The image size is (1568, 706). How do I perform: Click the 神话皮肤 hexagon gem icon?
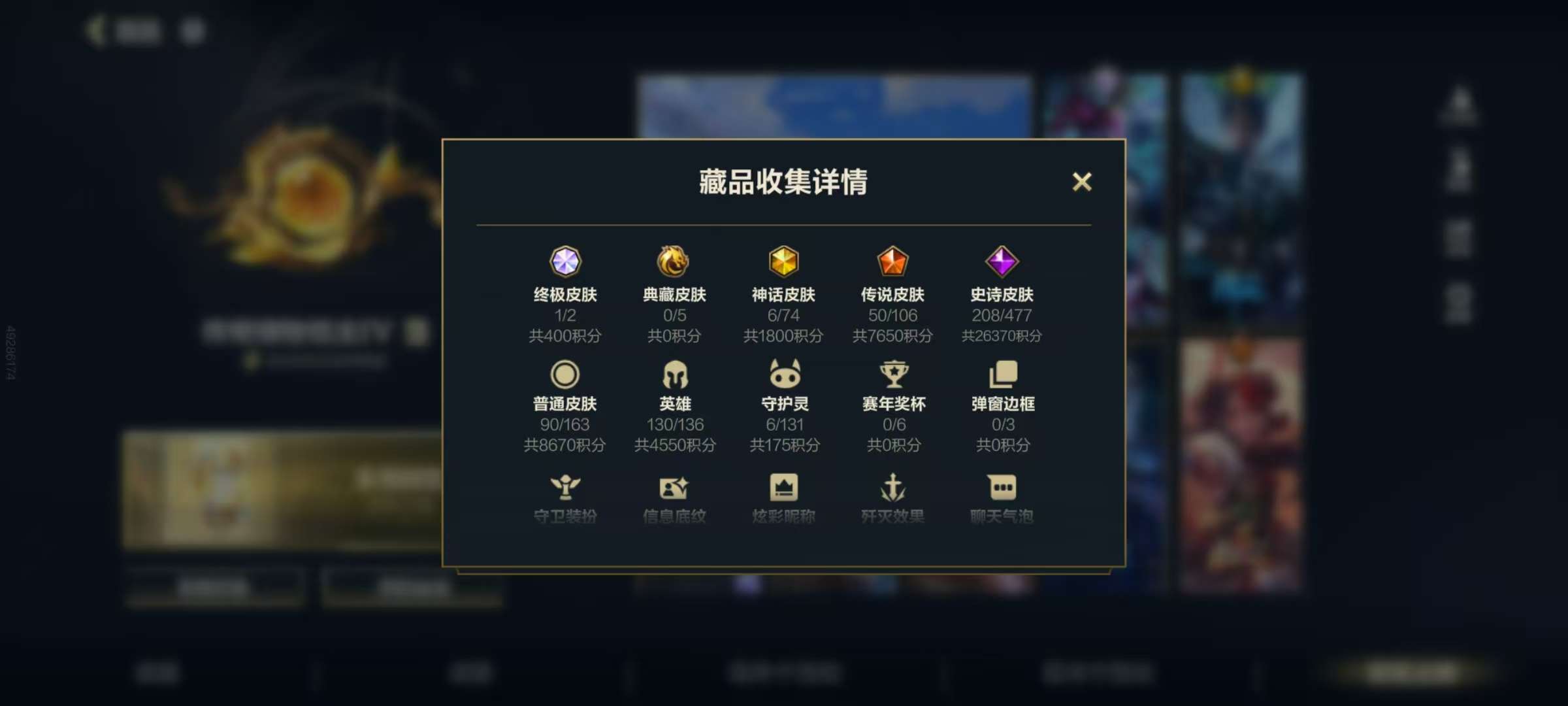784,263
